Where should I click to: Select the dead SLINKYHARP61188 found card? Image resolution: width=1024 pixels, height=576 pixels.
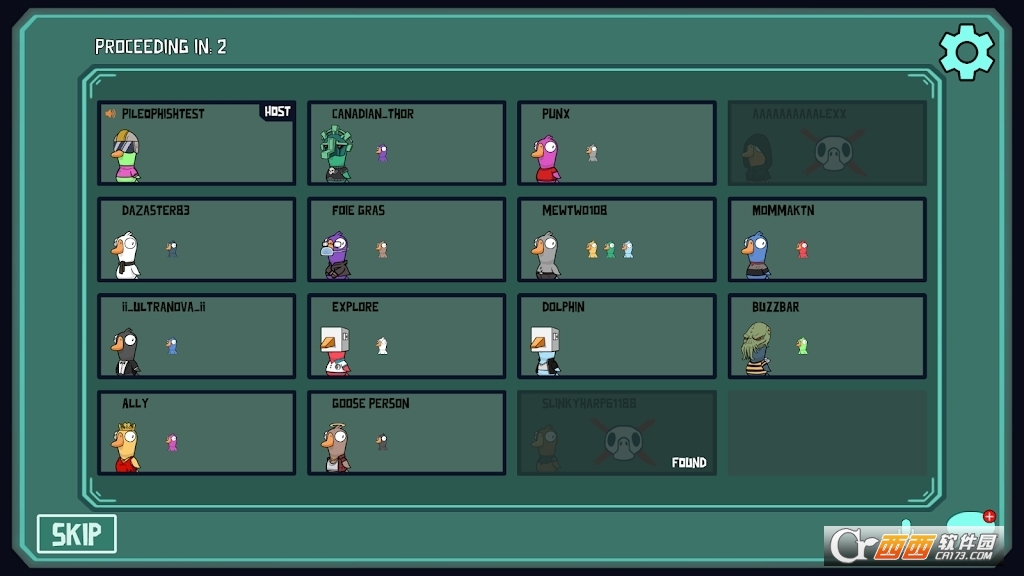pyautogui.click(x=616, y=433)
